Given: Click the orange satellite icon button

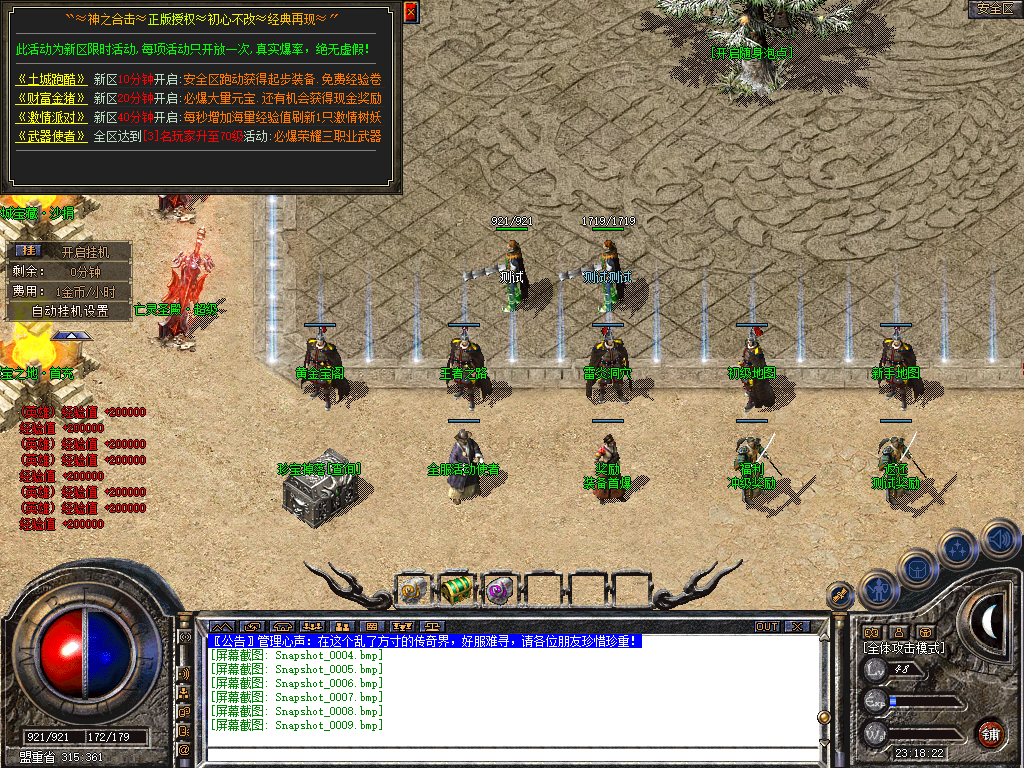Looking at the screenshot, I should point(839,595).
